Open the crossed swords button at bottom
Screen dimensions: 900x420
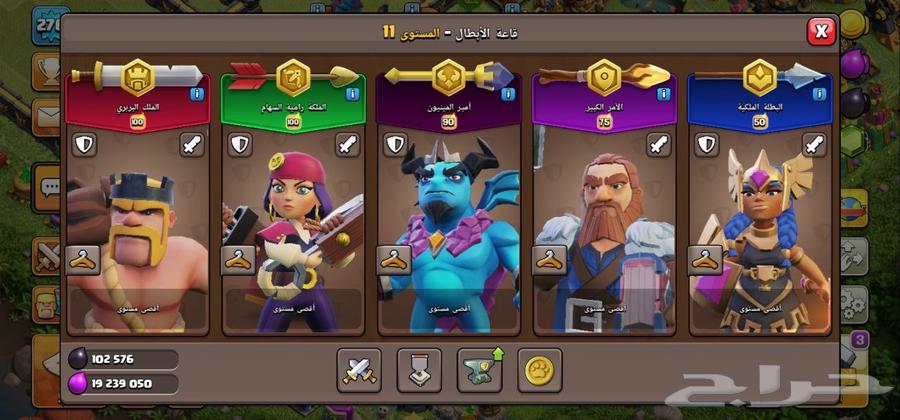(x=357, y=369)
